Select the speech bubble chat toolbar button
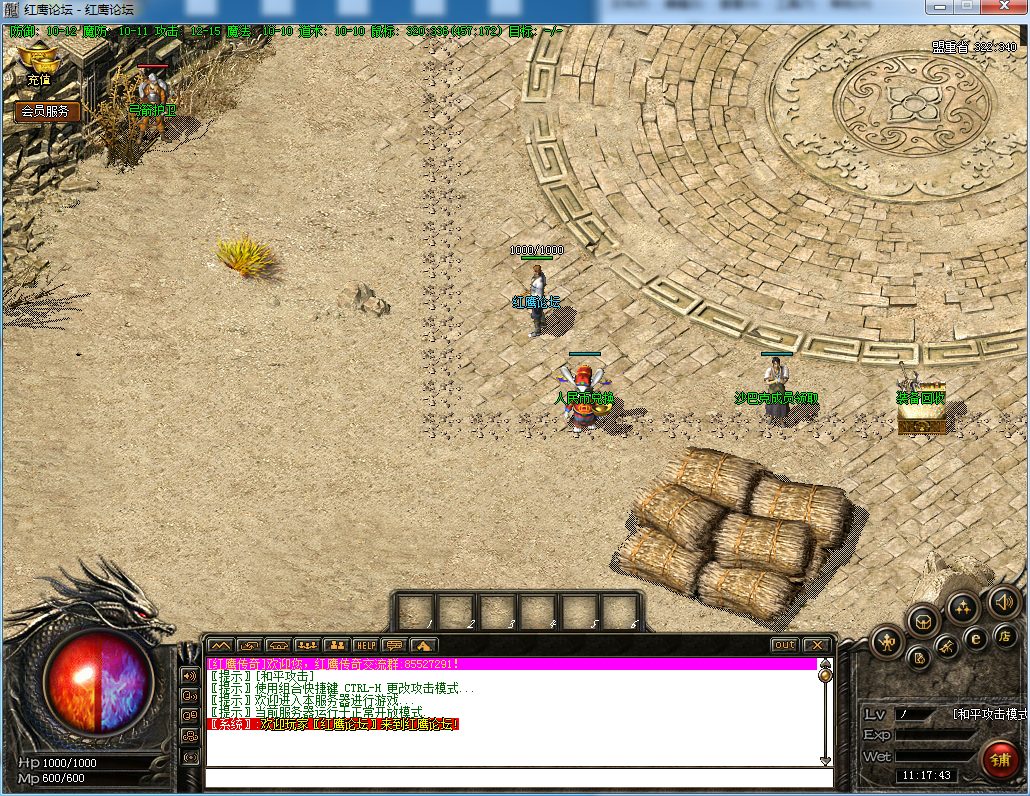The image size is (1030, 796). point(395,645)
